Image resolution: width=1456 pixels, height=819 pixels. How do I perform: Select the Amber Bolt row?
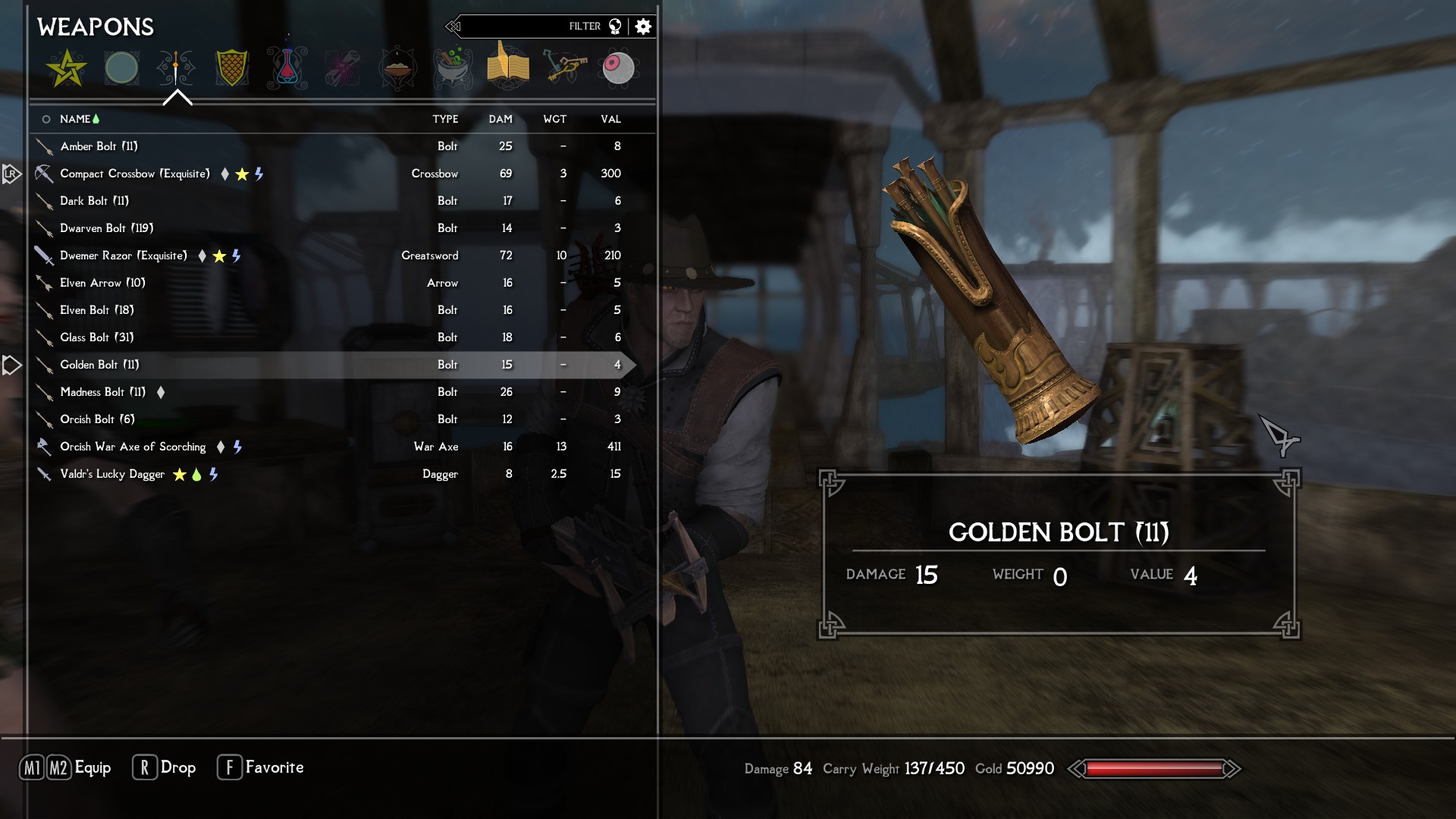point(99,146)
